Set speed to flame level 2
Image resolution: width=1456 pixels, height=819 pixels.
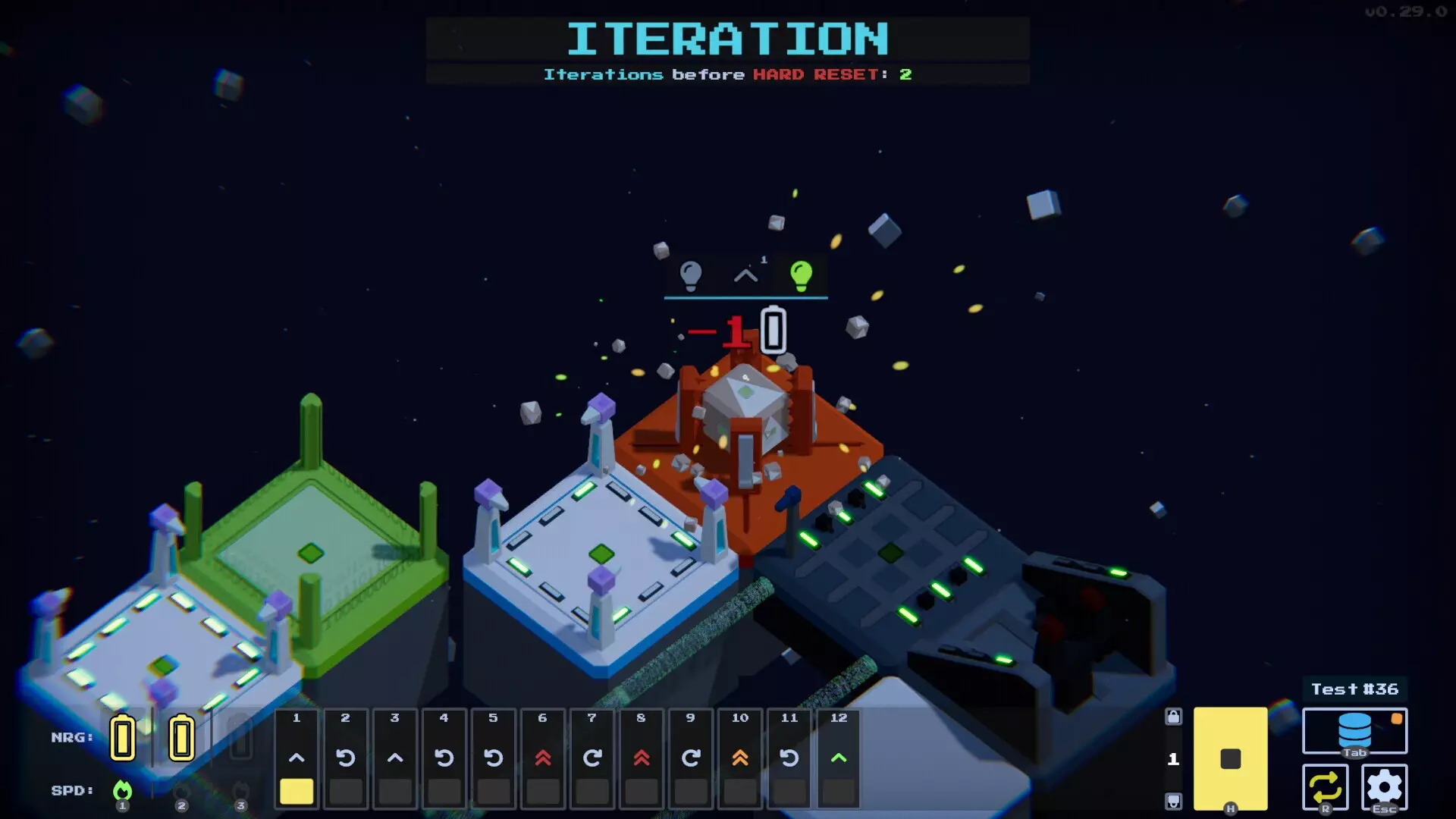(x=181, y=791)
